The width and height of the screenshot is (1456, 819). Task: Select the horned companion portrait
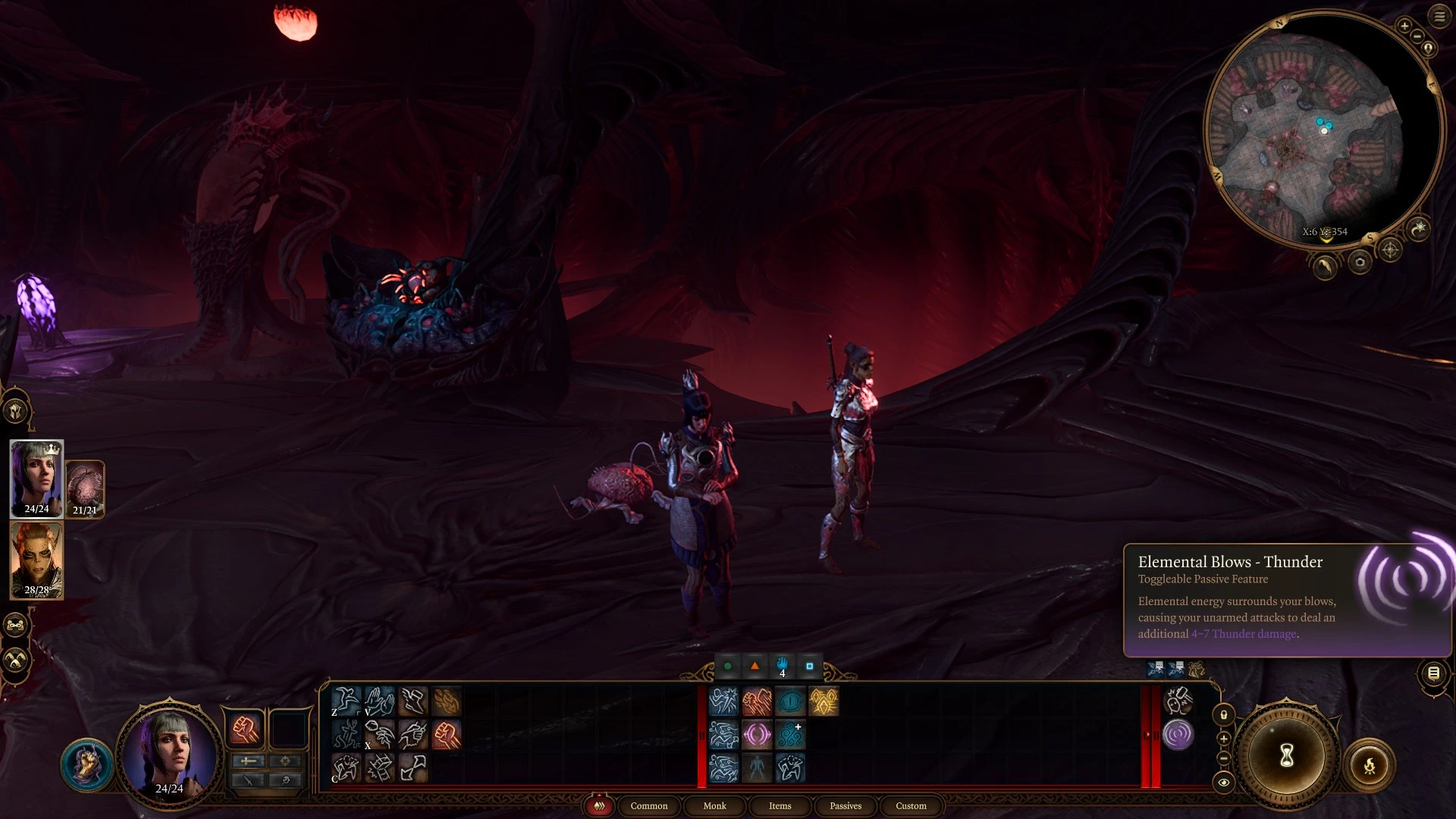(36, 560)
